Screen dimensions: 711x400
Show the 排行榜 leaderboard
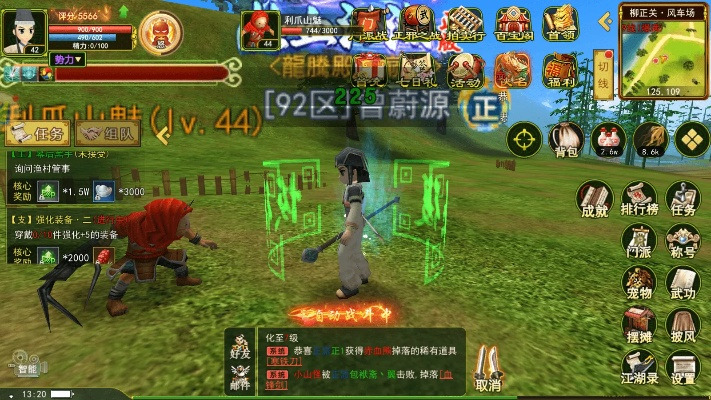pos(638,200)
